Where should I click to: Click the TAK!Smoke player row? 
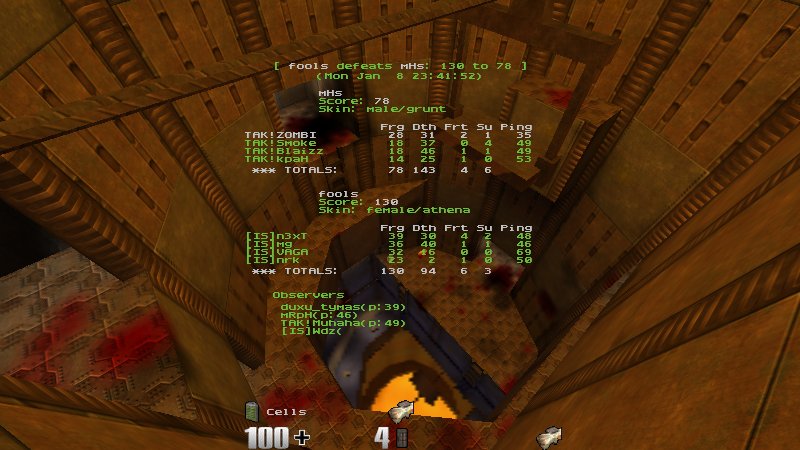[x=273, y=143]
